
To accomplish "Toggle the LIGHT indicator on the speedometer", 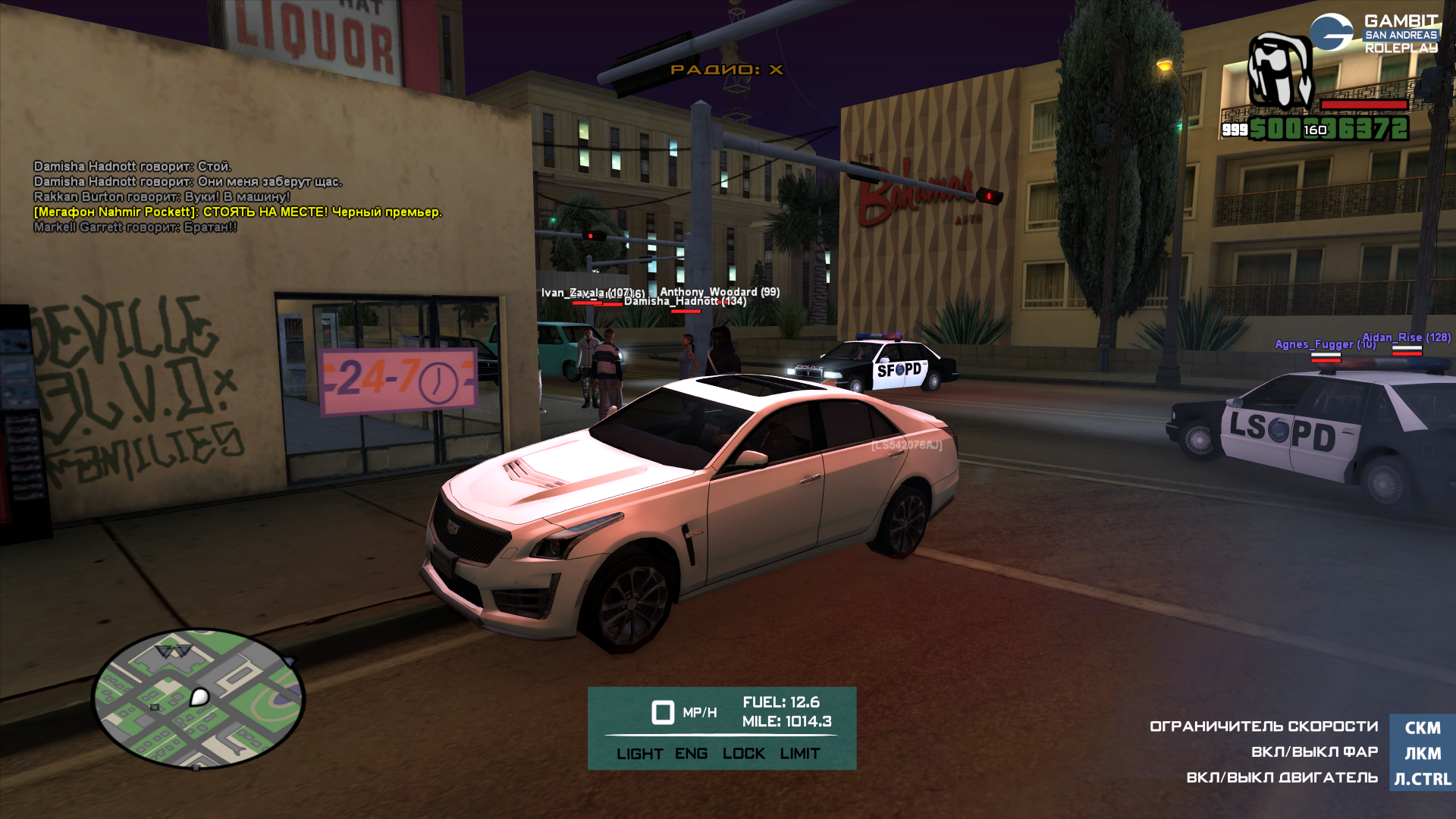I will coord(639,754).
